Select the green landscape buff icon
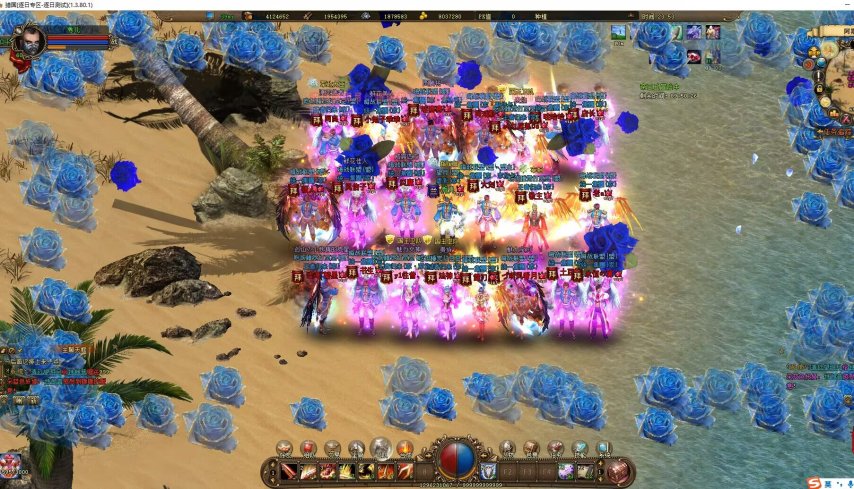Viewport: 854px width, 489px height. (x=618, y=32)
